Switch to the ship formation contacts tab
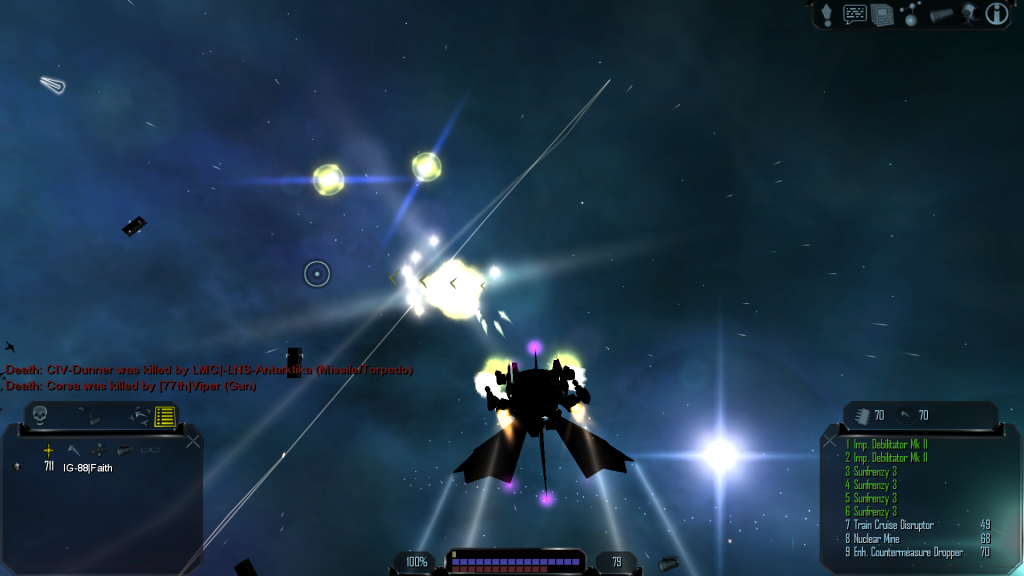This screenshot has height=576, width=1024. [139, 416]
